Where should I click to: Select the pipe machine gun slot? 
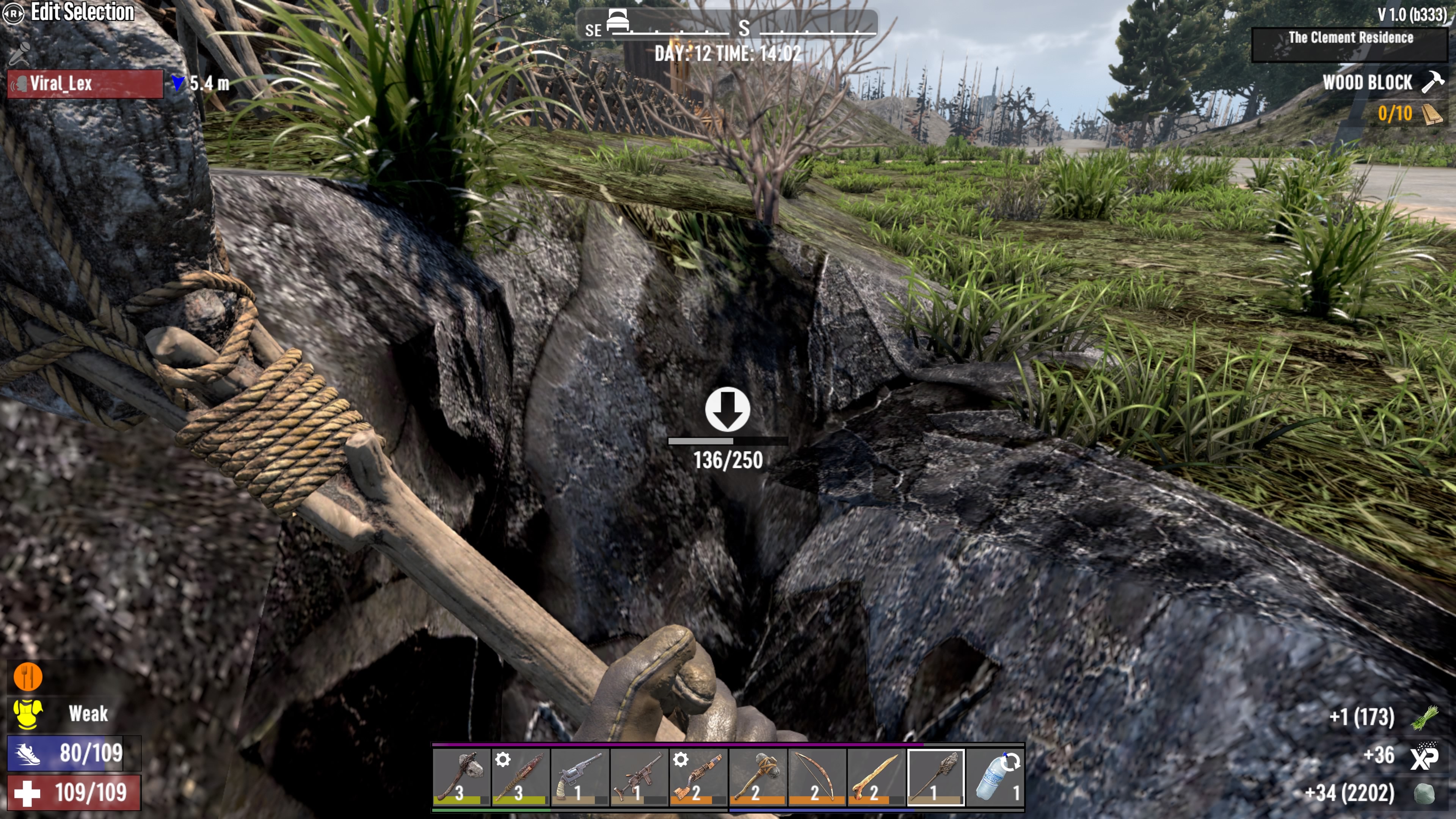click(x=639, y=777)
